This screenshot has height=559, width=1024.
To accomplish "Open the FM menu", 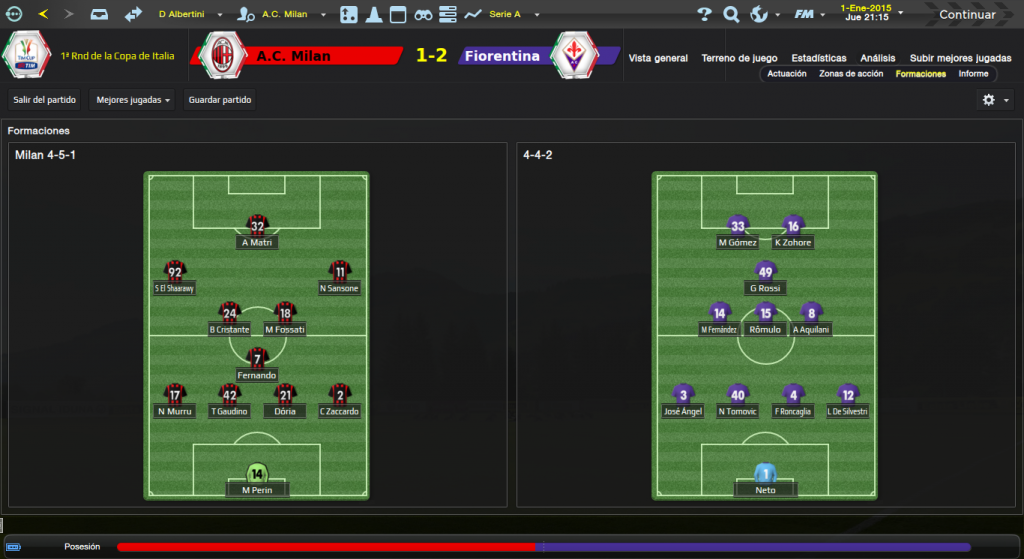I will point(807,14).
